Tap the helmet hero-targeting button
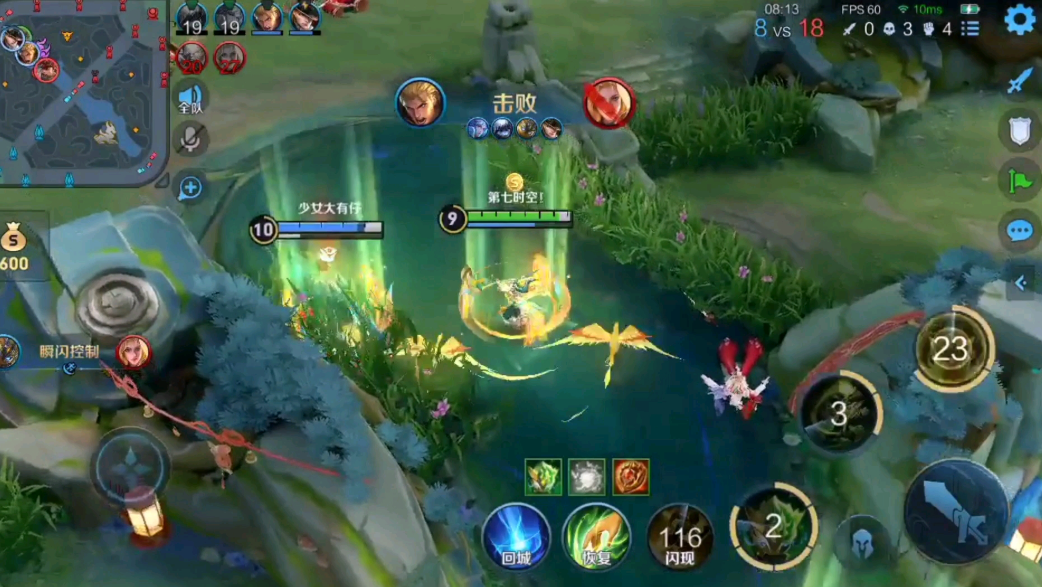Screen dimensions: 1042x587 [862, 542]
